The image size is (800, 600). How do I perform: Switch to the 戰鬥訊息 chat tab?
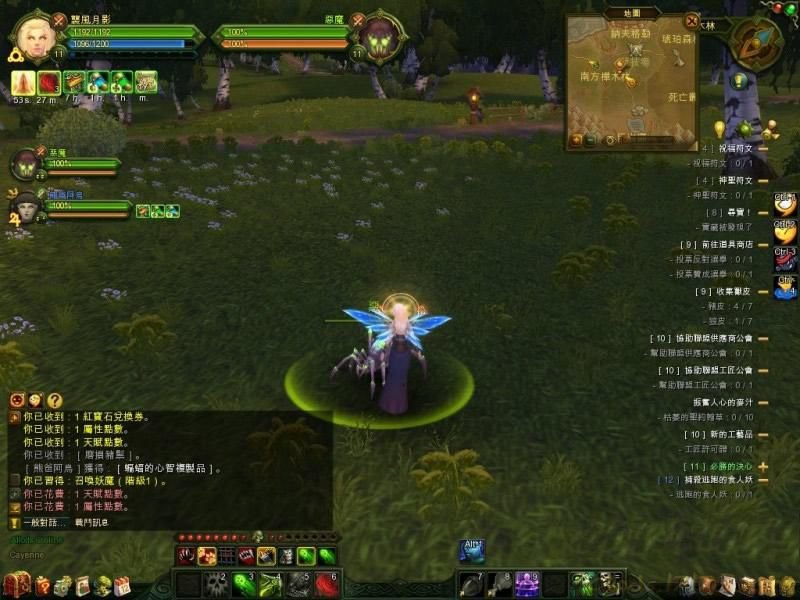(x=90, y=522)
